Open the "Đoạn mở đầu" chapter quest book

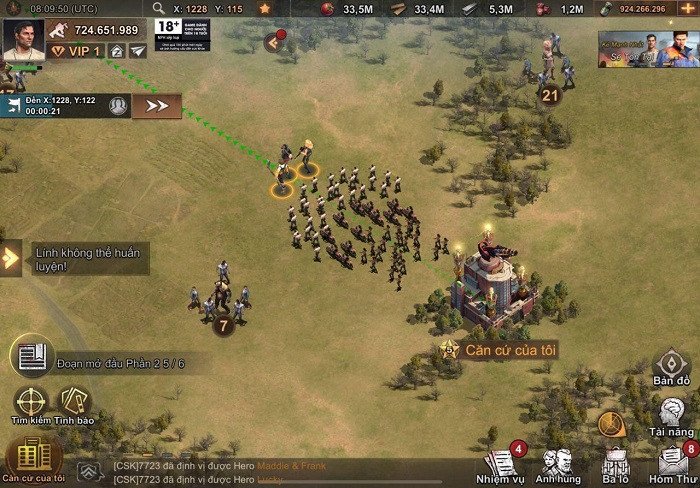(x=32, y=356)
